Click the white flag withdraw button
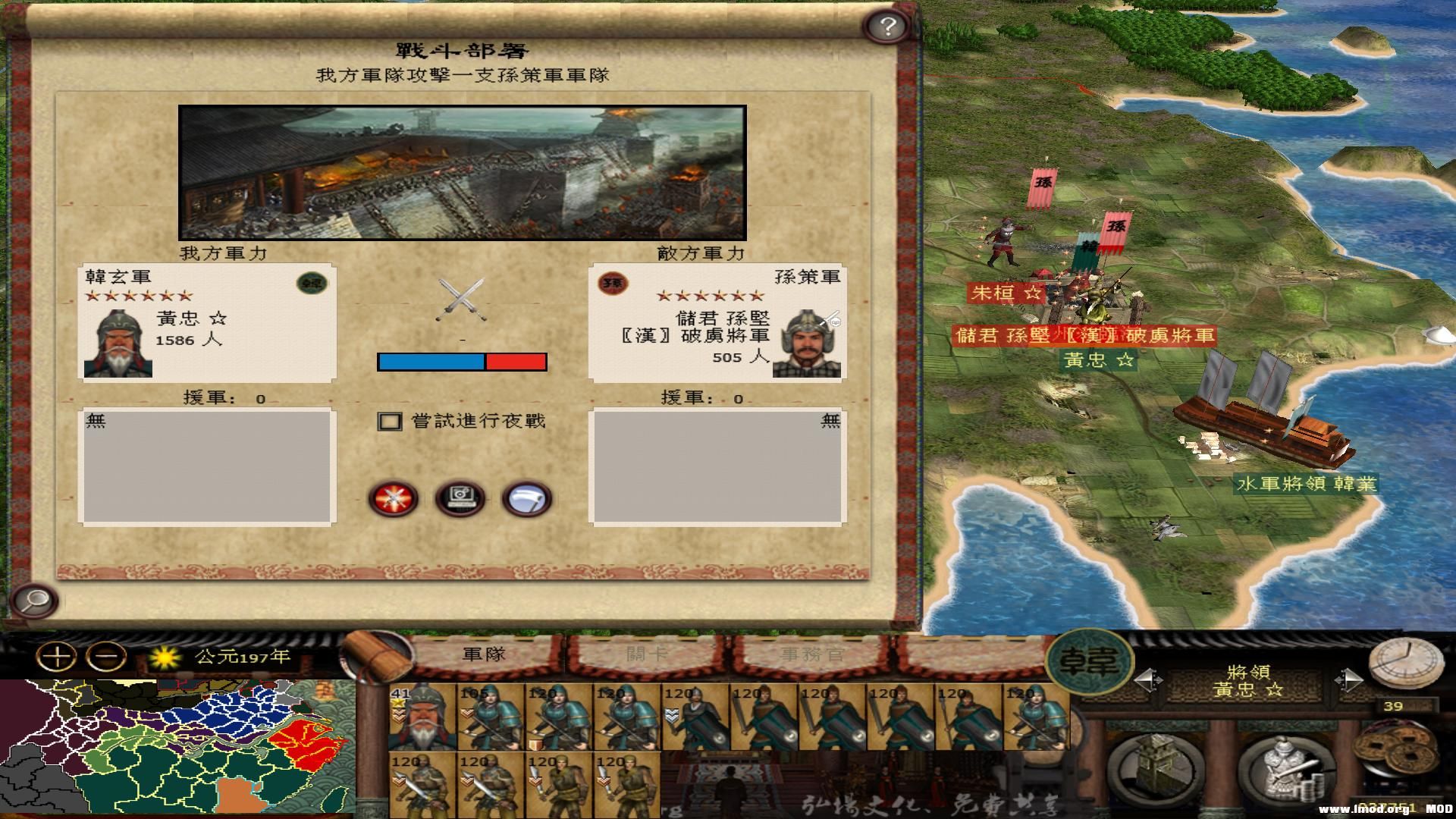Screen dimensions: 1456x819 pyautogui.click(x=527, y=497)
